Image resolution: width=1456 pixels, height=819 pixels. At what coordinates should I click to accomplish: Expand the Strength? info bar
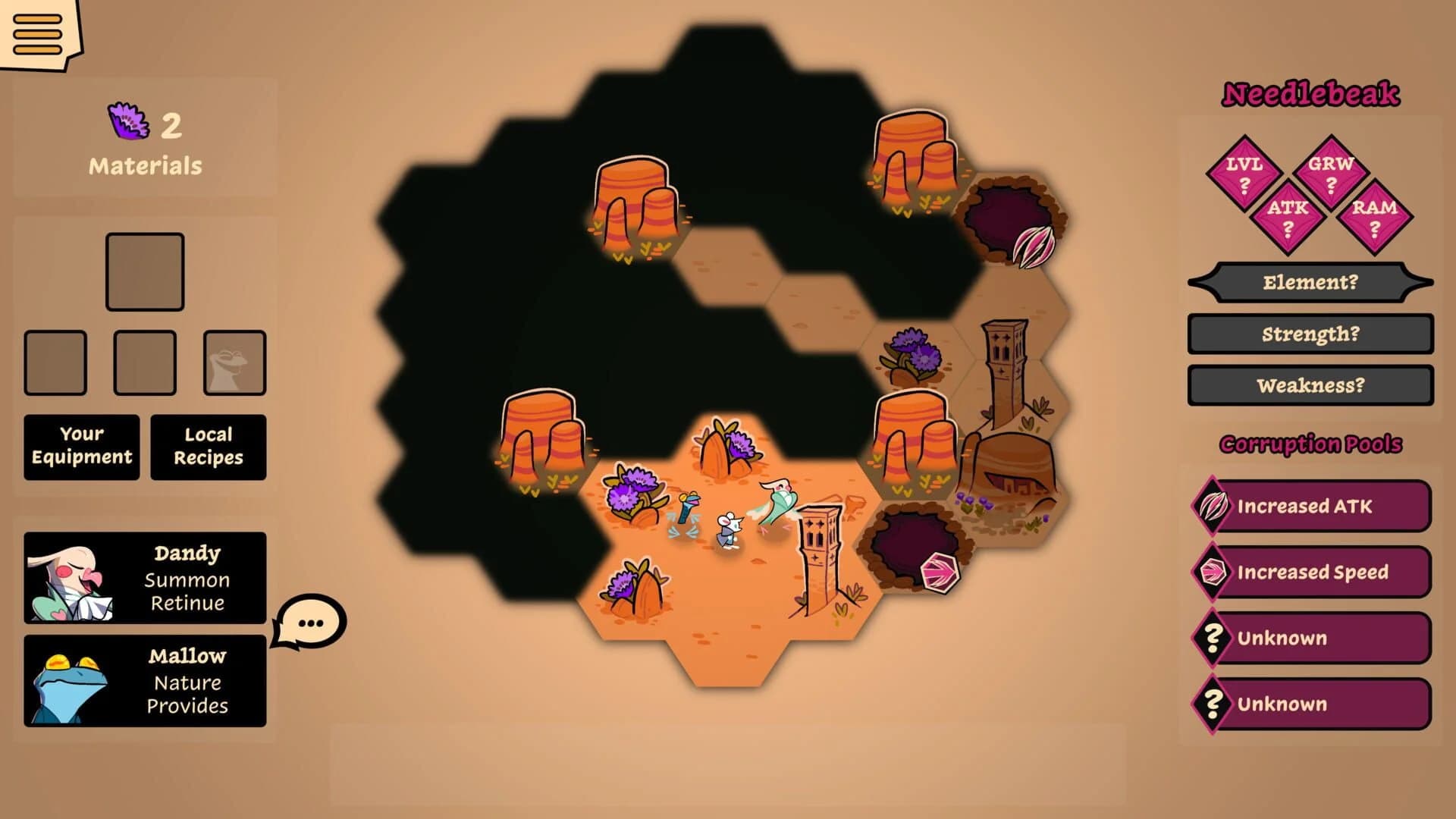[1310, 335]
